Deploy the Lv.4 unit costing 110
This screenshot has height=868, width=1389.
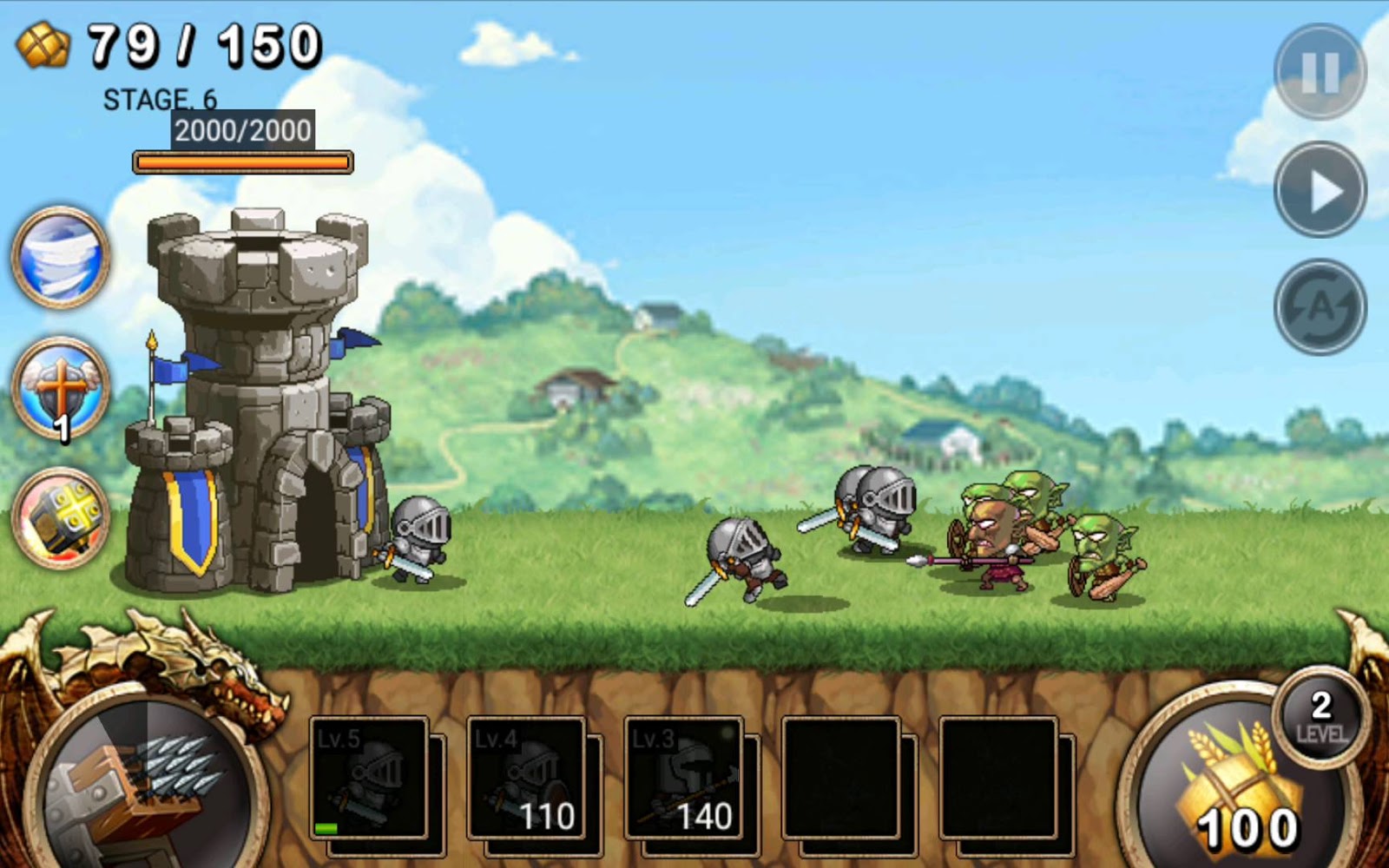click(x=525, y=781)
